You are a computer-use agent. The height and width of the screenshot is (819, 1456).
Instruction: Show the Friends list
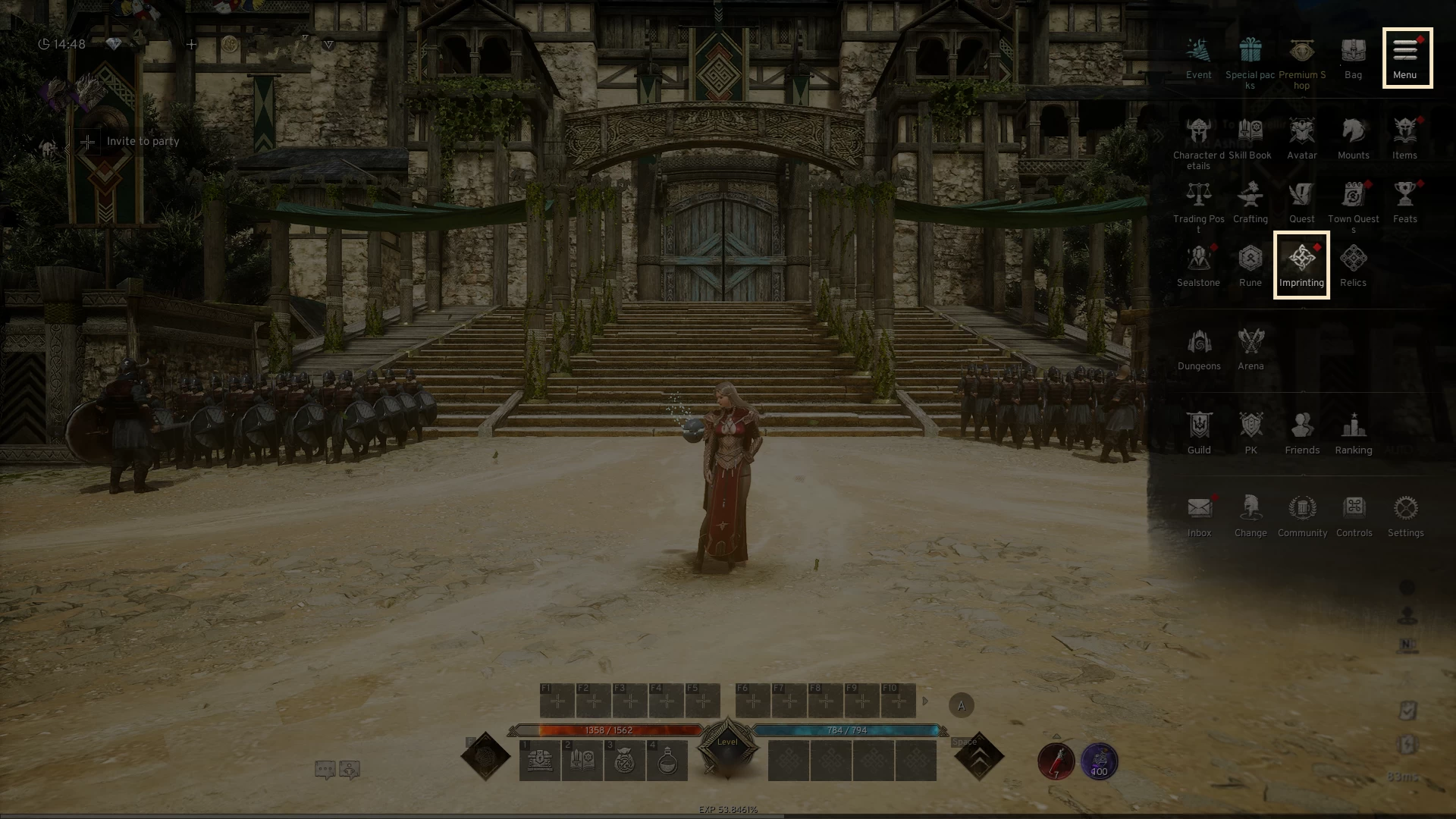(x=1302, y=434)
